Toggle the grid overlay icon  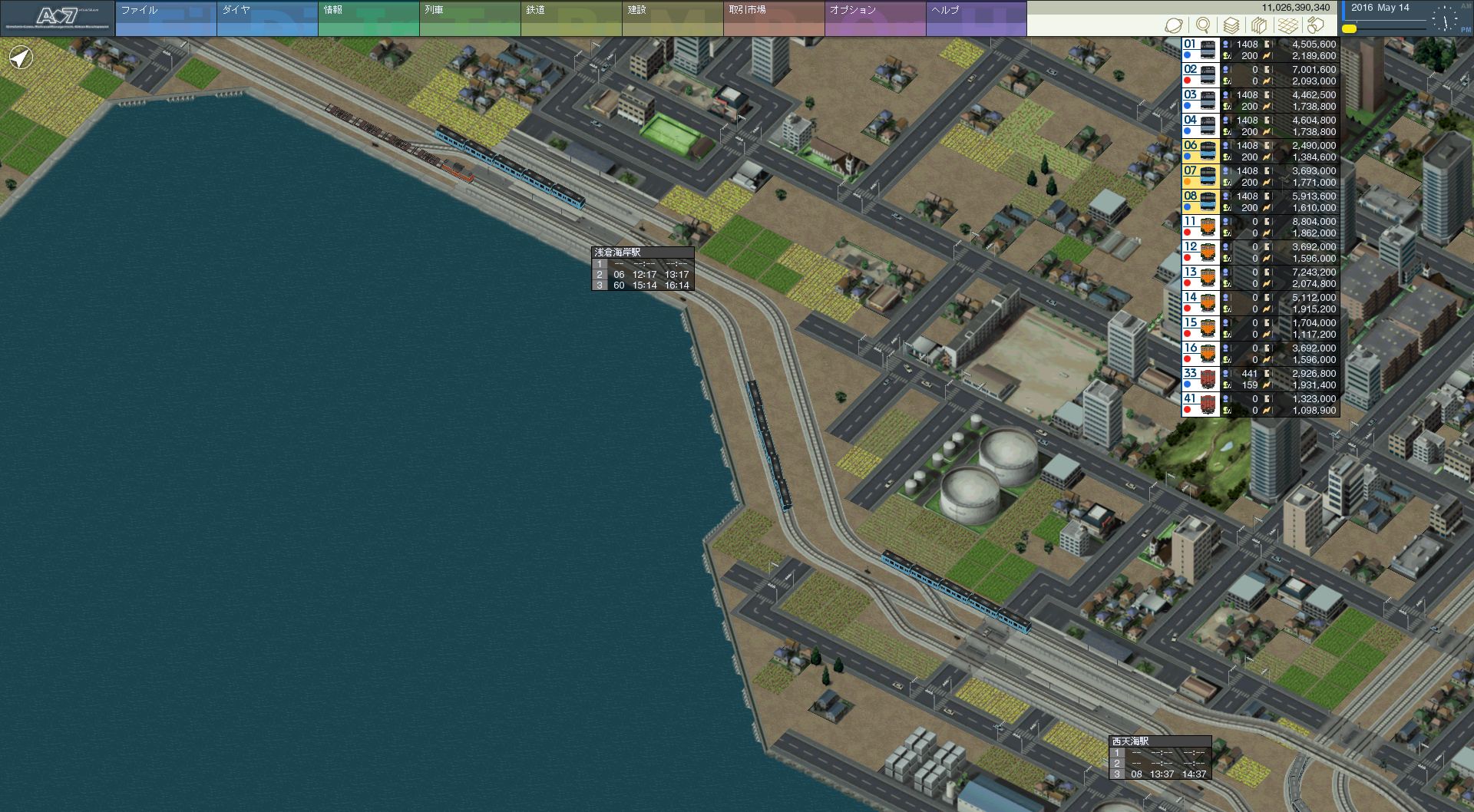tap(1288, 25)
